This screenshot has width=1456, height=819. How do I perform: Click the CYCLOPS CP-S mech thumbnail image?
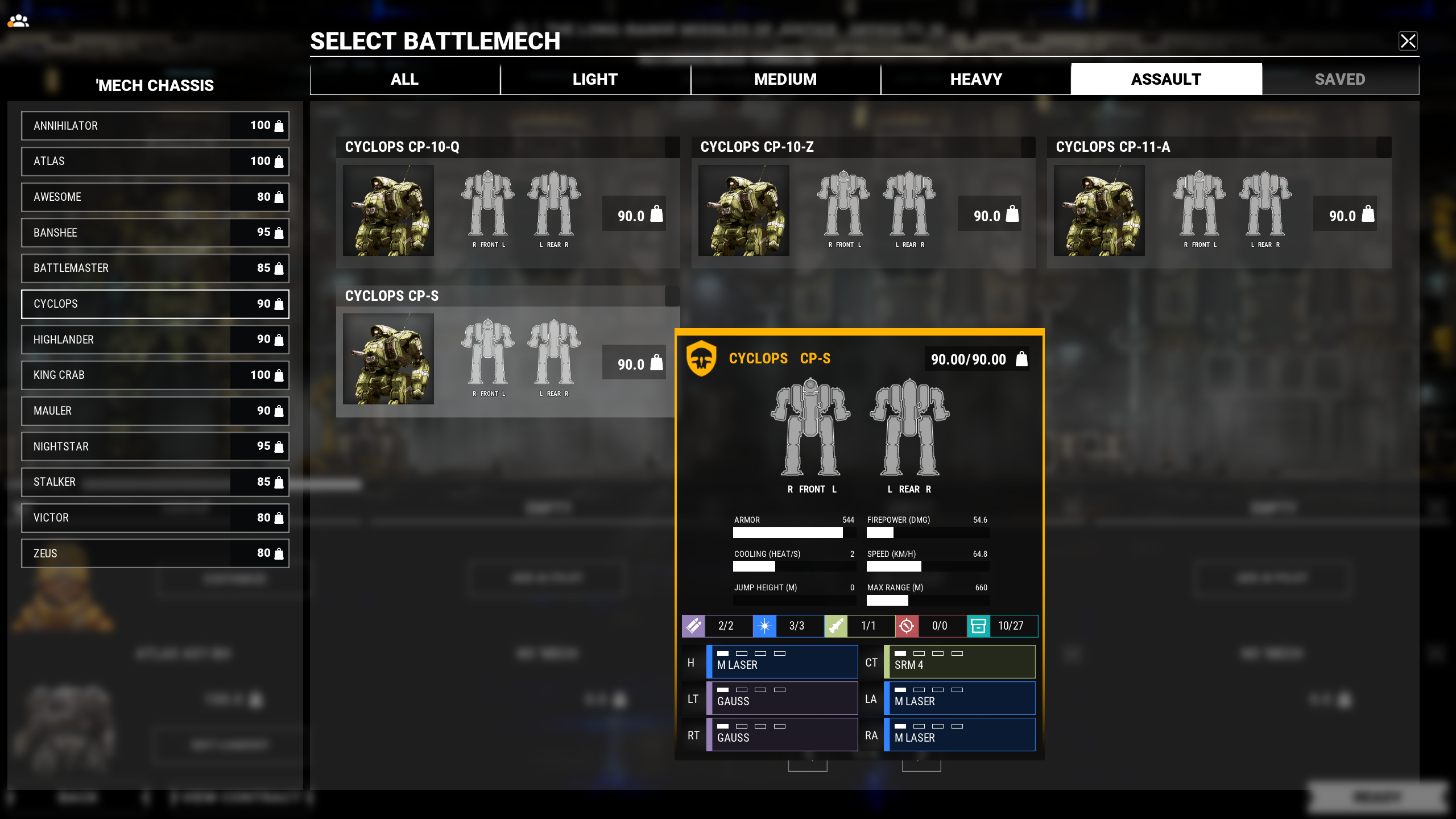pos(388,359)
